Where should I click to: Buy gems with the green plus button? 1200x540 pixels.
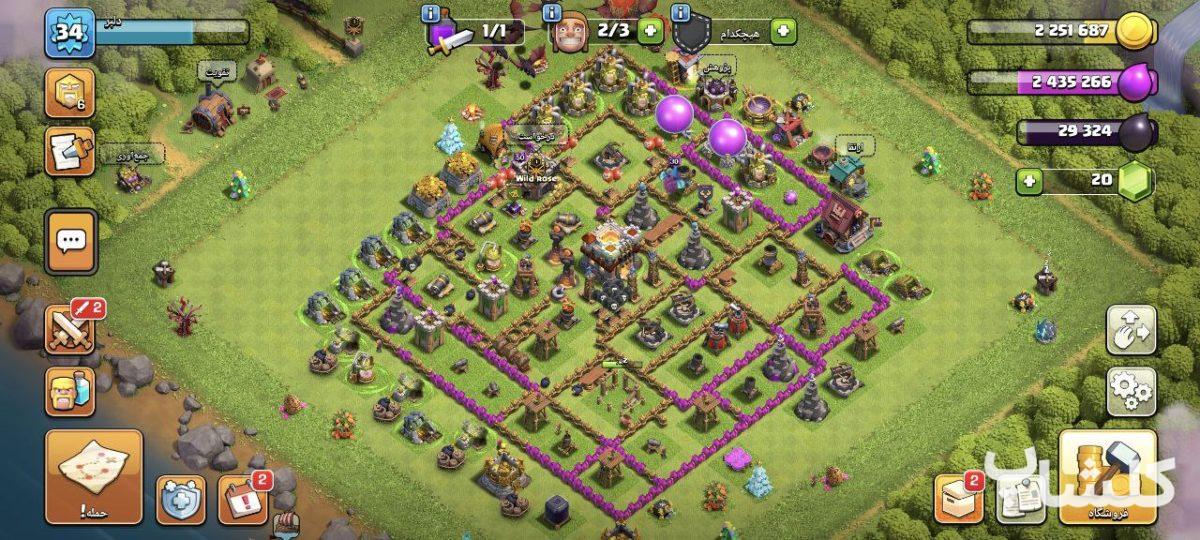1030,182
